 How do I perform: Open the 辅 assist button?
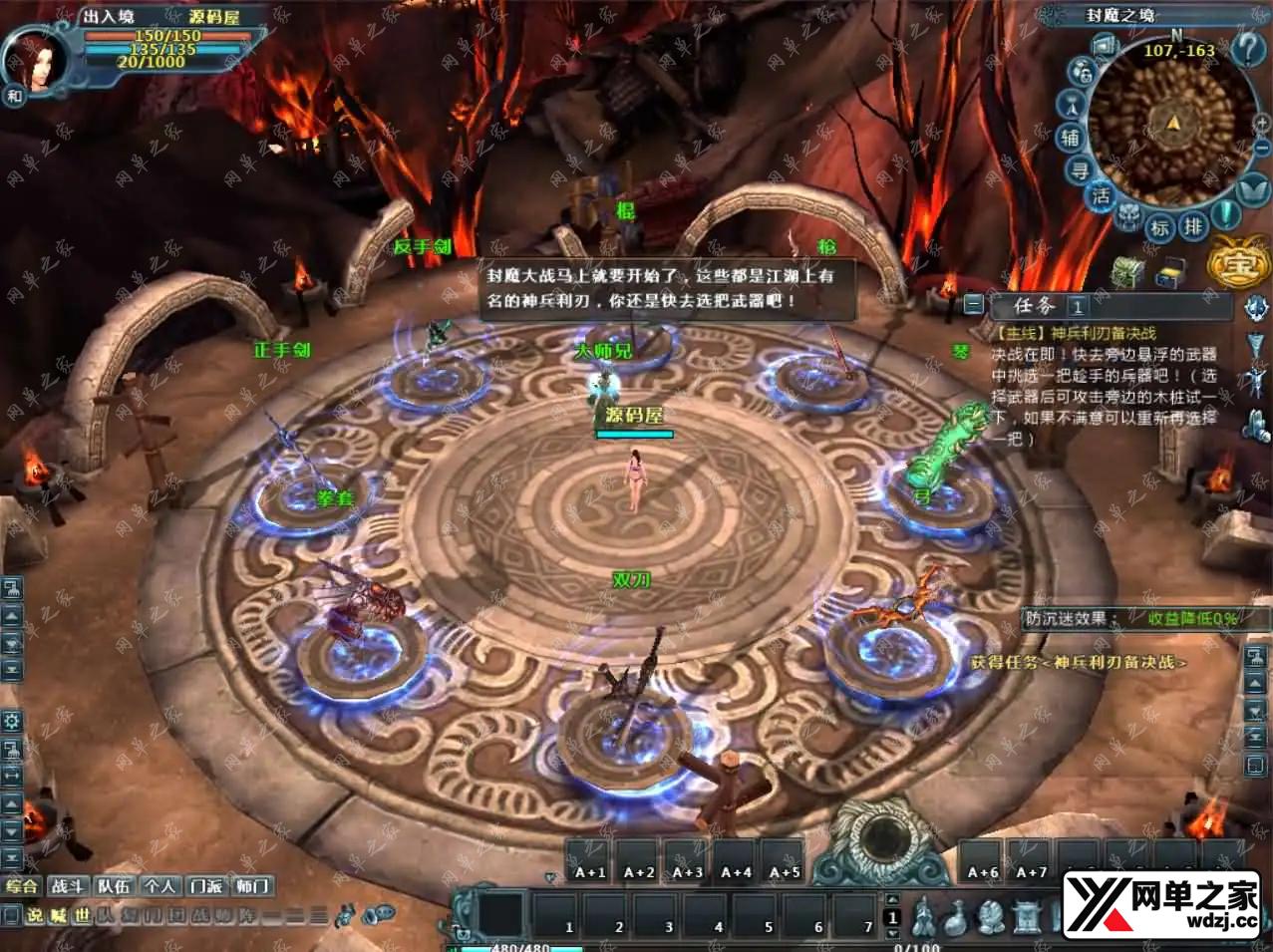click(x=1071, y=138)
